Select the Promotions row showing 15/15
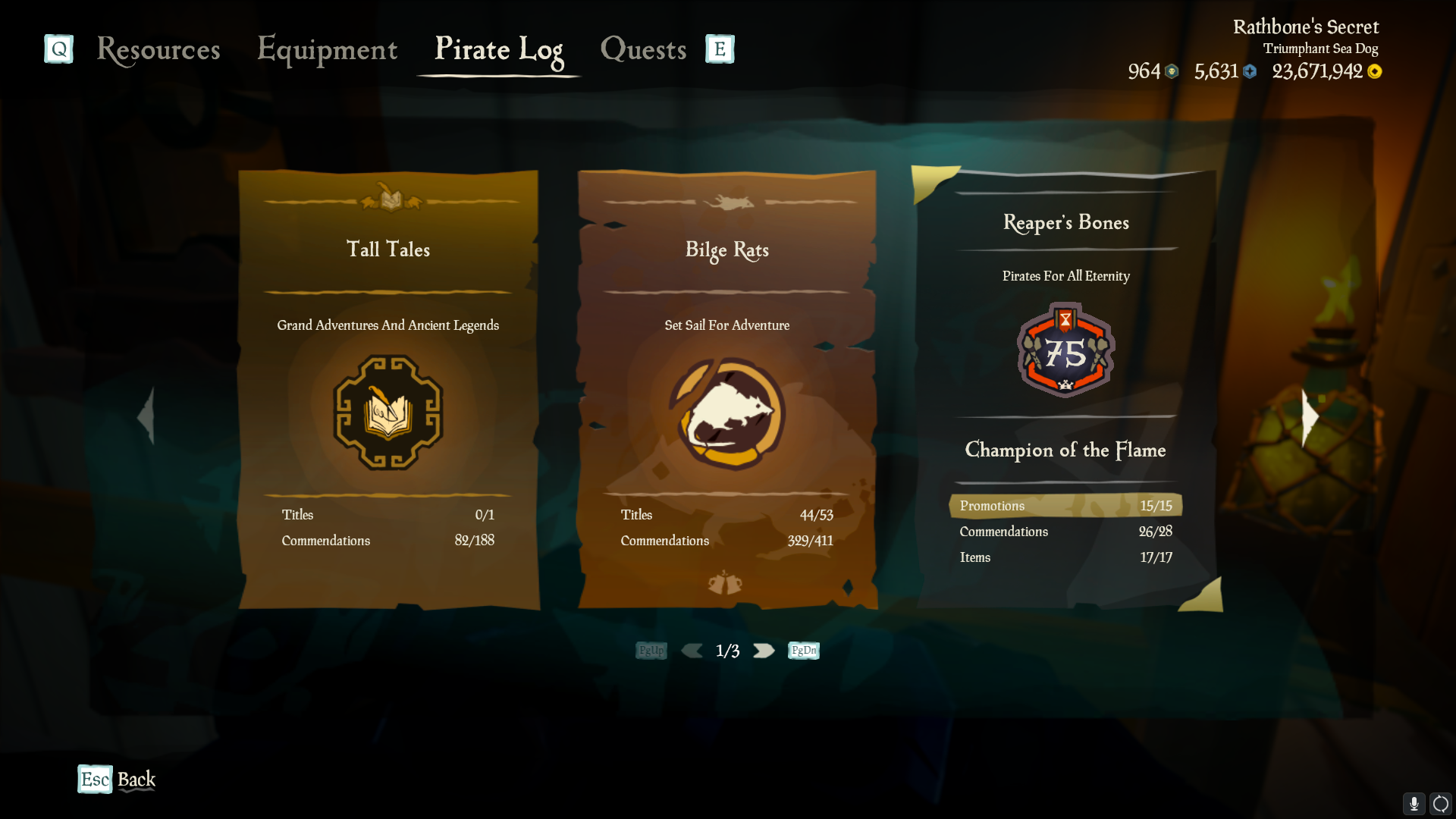Image resolution: width=1456 pixels, height=819 pixels. (1065, 505)
